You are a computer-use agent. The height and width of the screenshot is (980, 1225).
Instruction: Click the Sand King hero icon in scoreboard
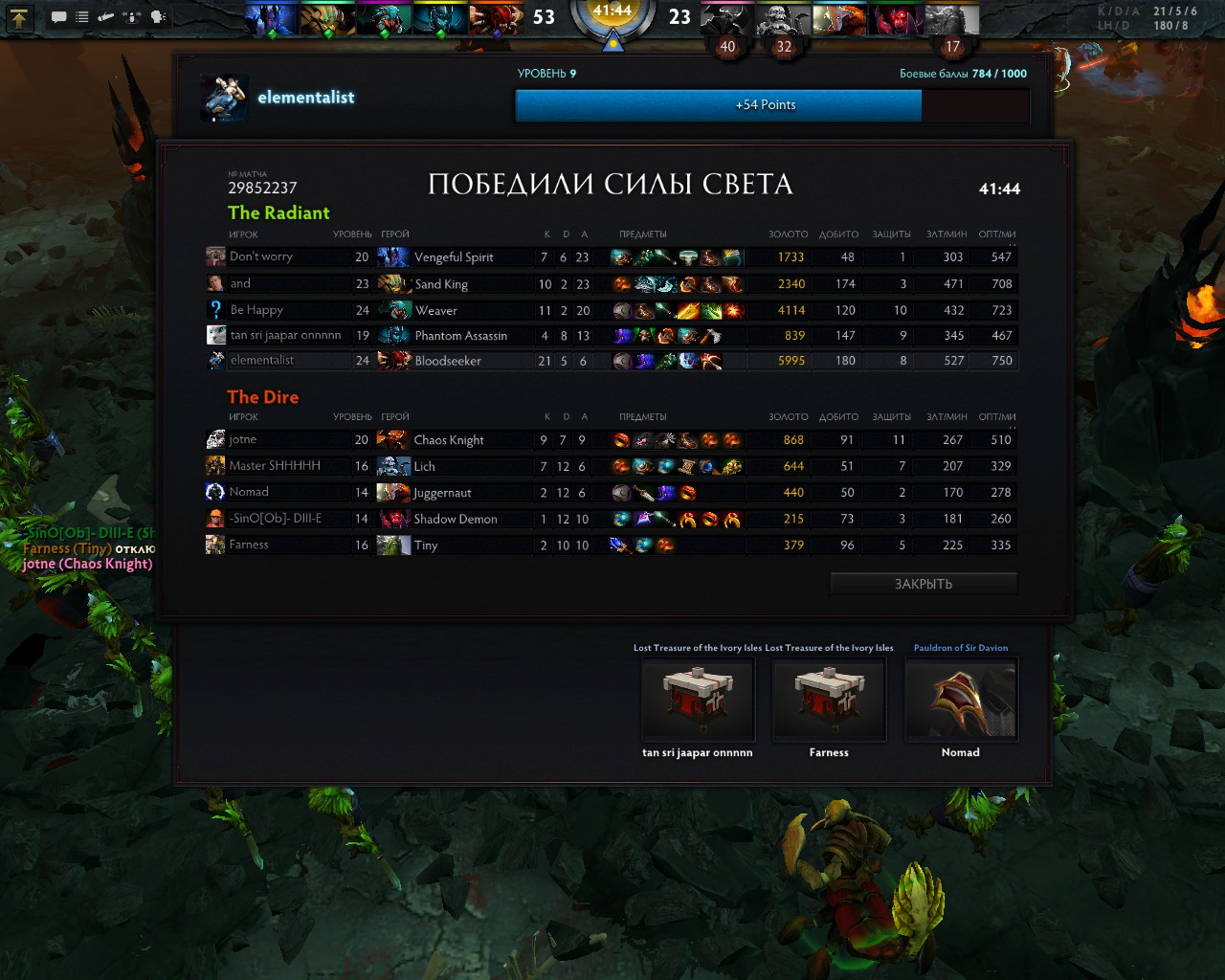393,284
